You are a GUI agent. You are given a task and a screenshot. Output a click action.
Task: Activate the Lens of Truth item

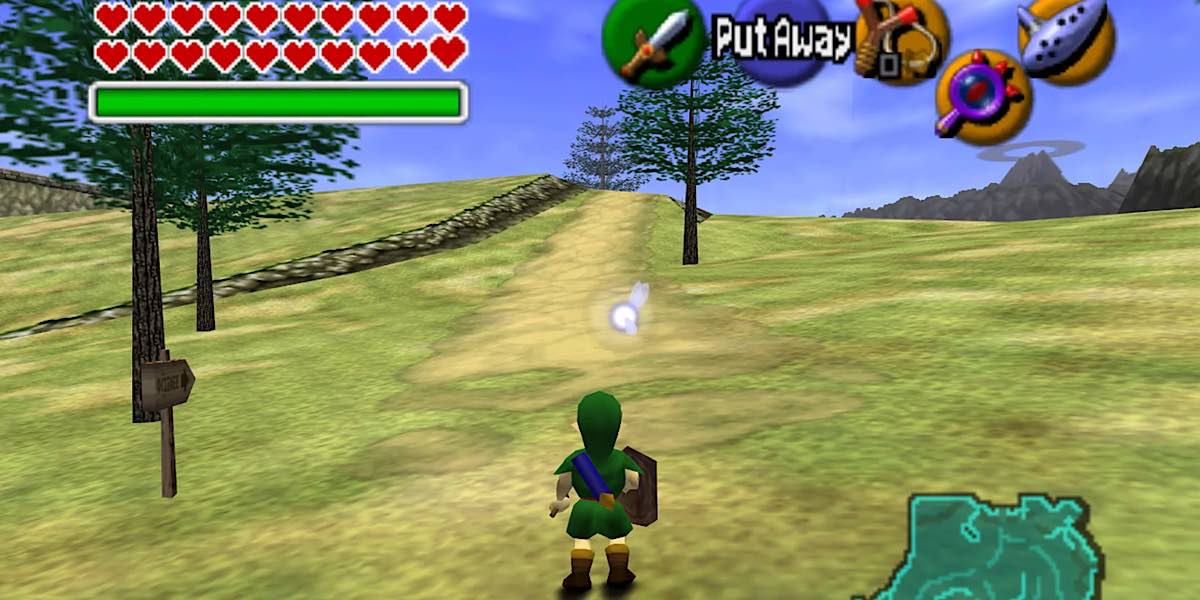coord(983,97)
